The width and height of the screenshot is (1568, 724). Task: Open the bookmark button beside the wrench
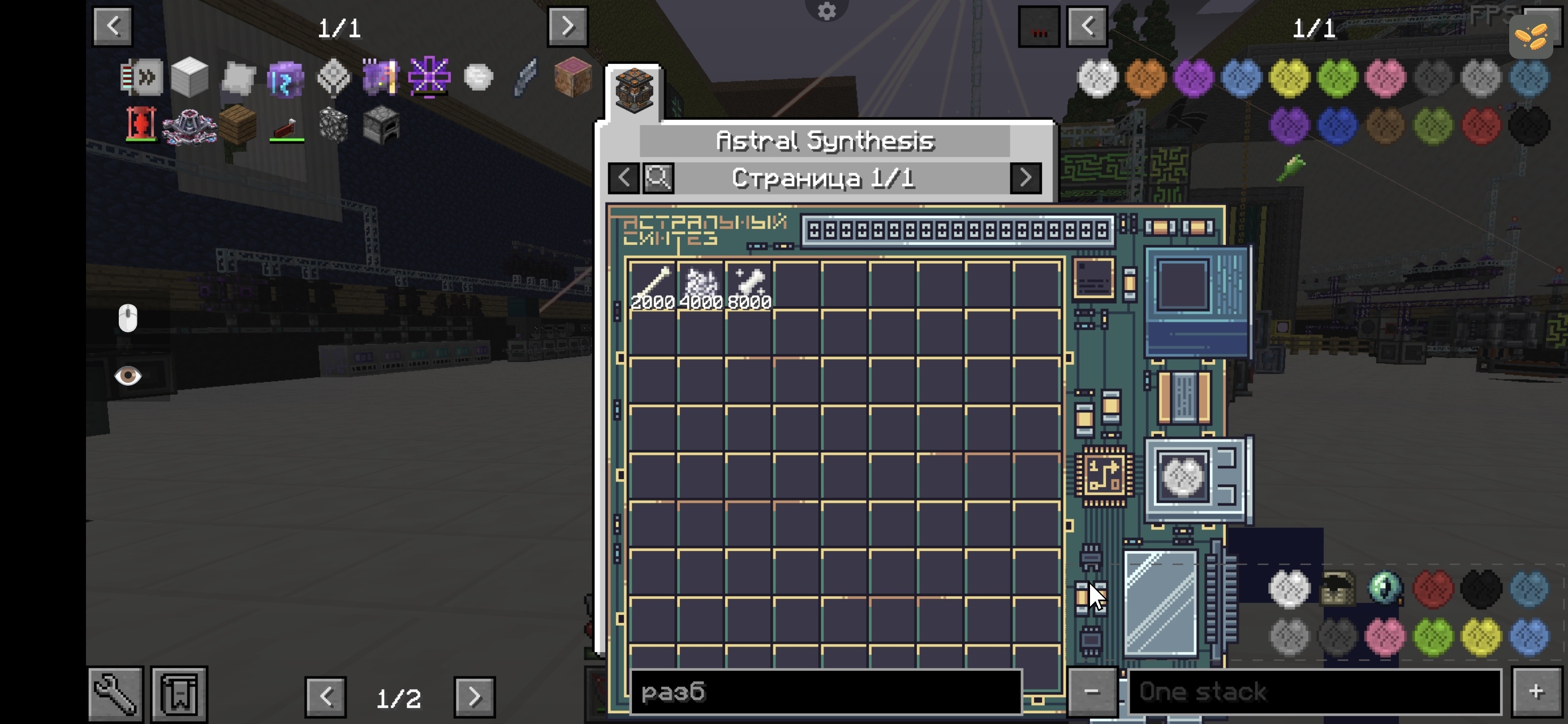tap(179, 694)
